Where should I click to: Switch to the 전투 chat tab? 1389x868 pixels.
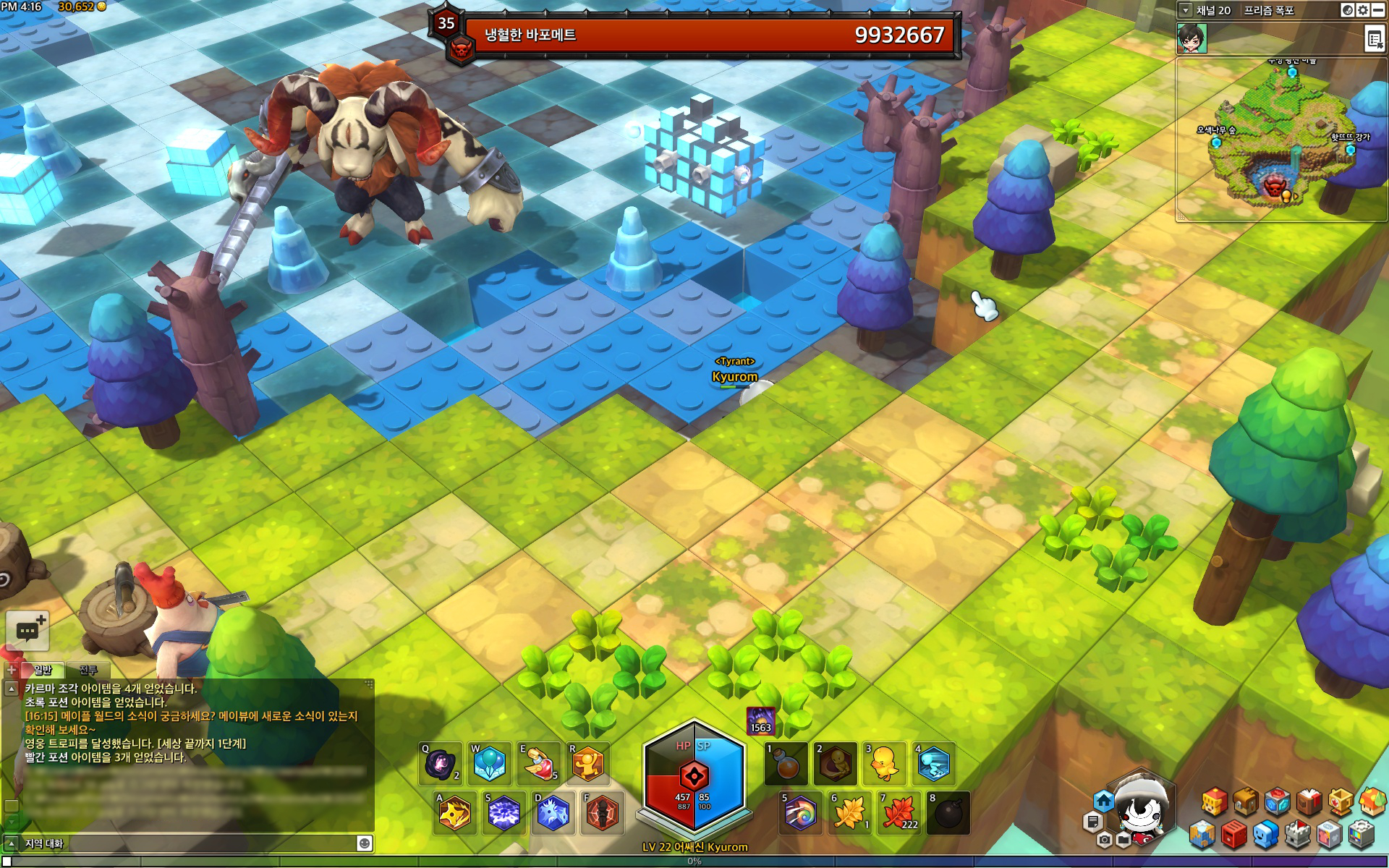click(x=88, y=670)
